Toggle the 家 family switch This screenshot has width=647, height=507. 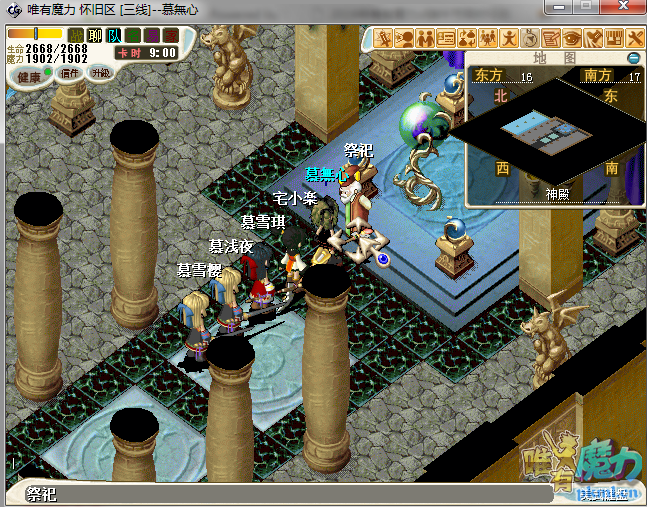(x=169, y=37)
